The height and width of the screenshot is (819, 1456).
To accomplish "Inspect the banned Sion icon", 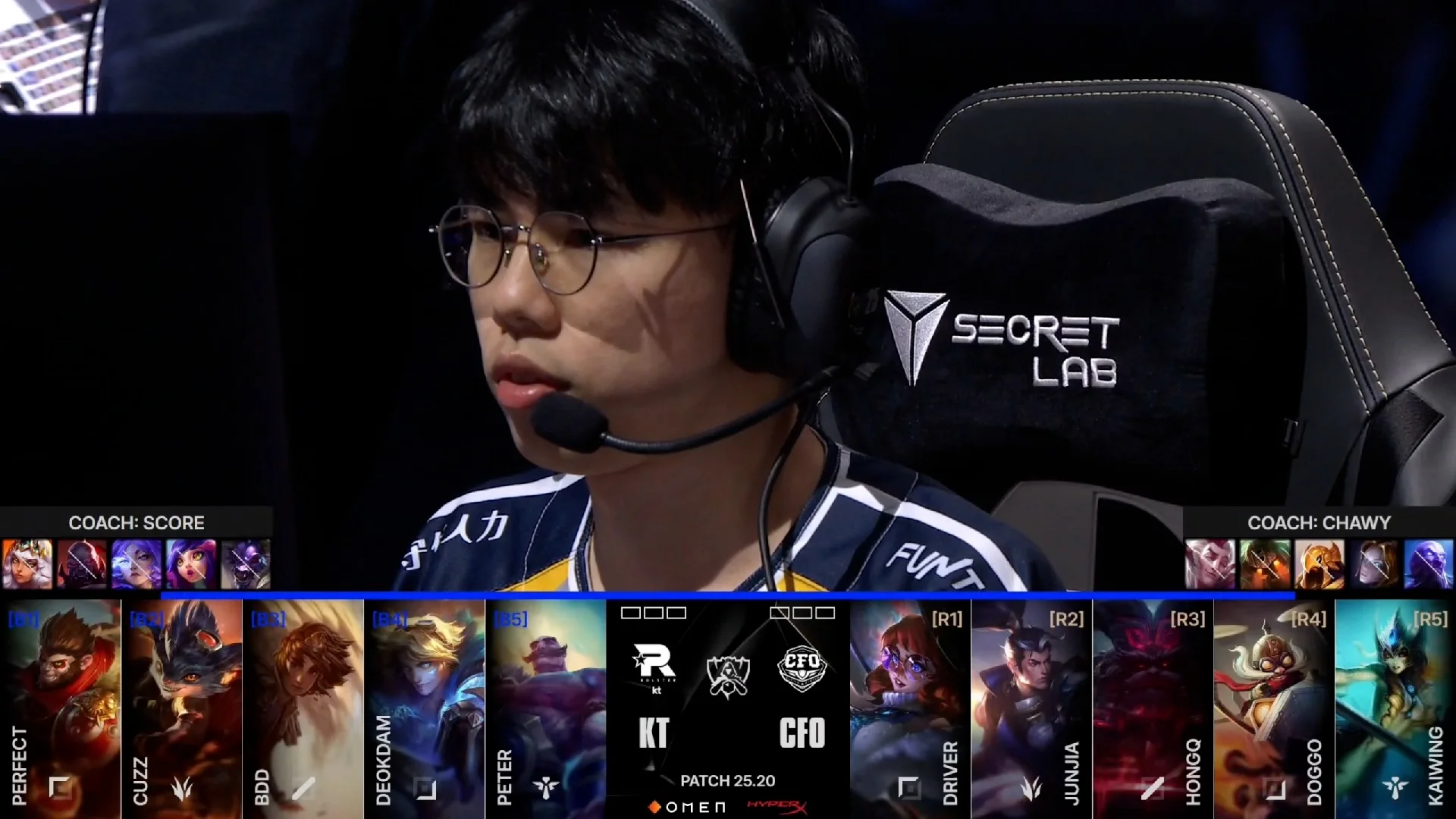I will 82,564.
